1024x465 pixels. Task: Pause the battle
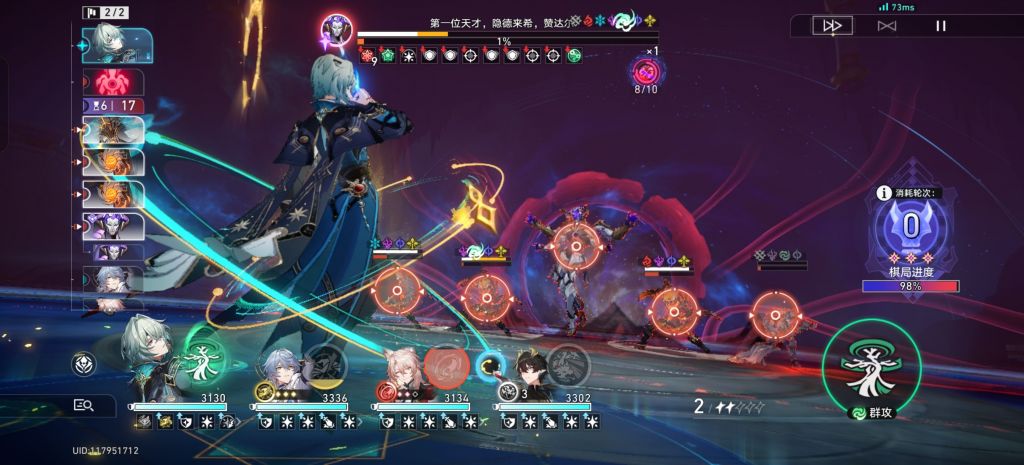pyautogui.click(x=940, y=26)
